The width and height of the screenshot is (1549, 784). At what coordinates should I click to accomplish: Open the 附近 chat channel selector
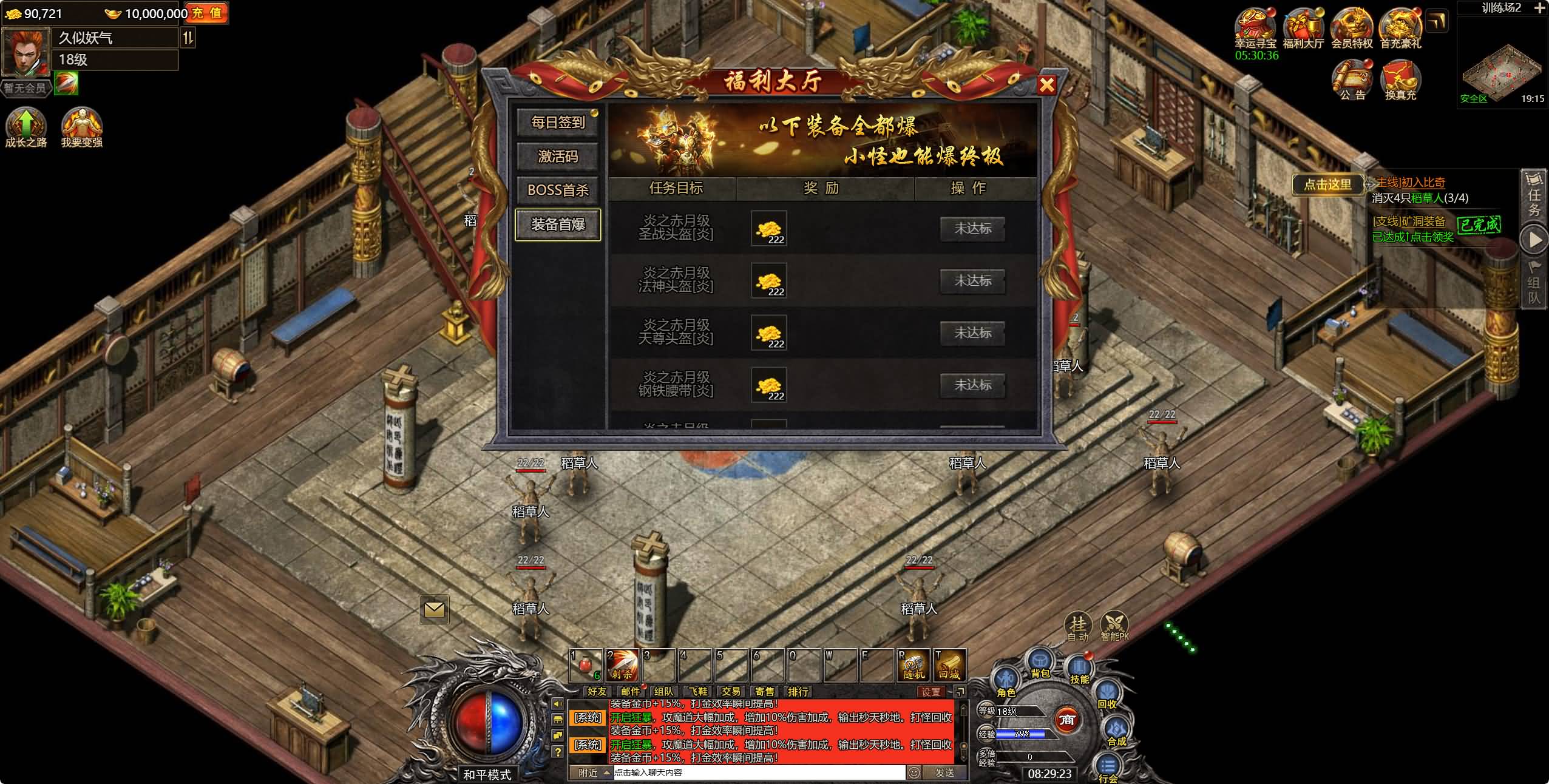point(586,774)
